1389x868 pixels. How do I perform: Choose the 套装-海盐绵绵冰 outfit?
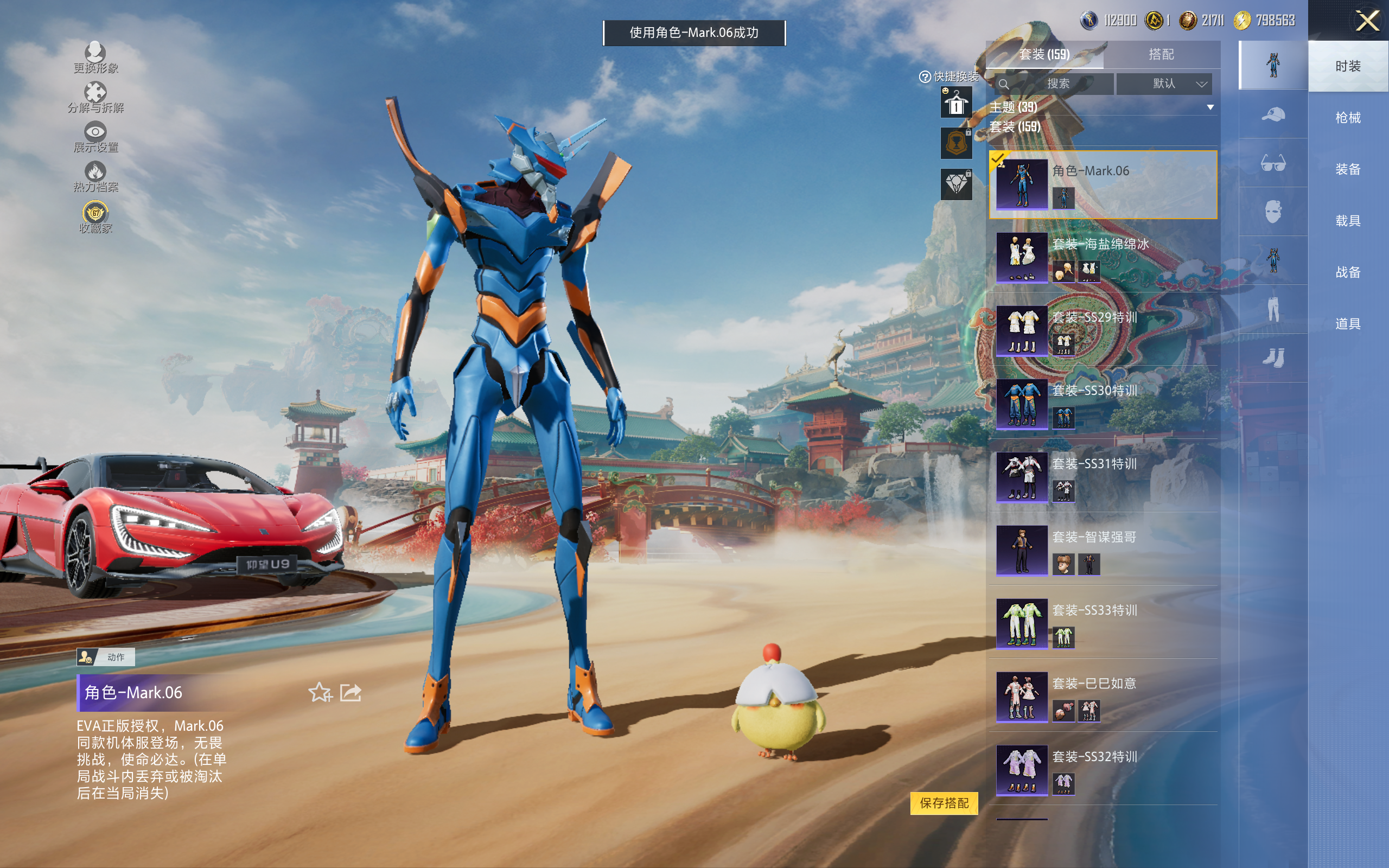1102,258
